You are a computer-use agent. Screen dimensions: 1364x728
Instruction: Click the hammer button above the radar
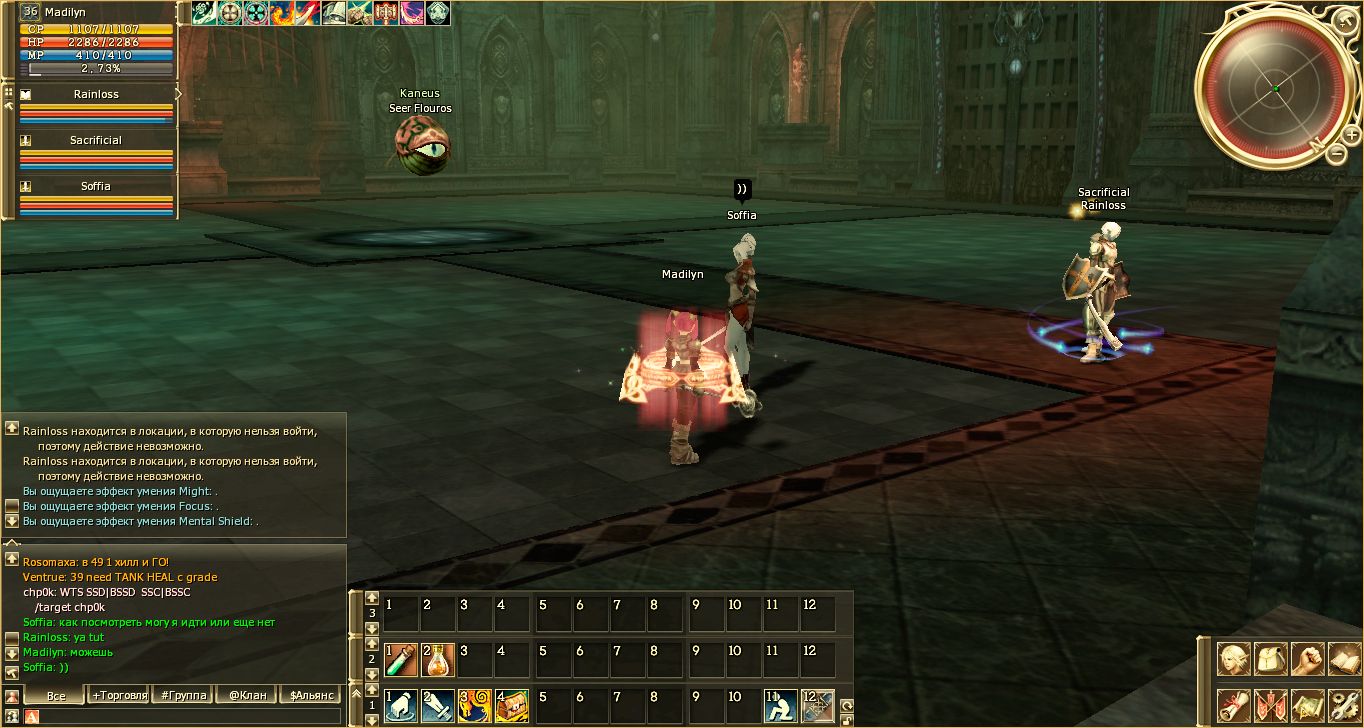(1346, 19)
